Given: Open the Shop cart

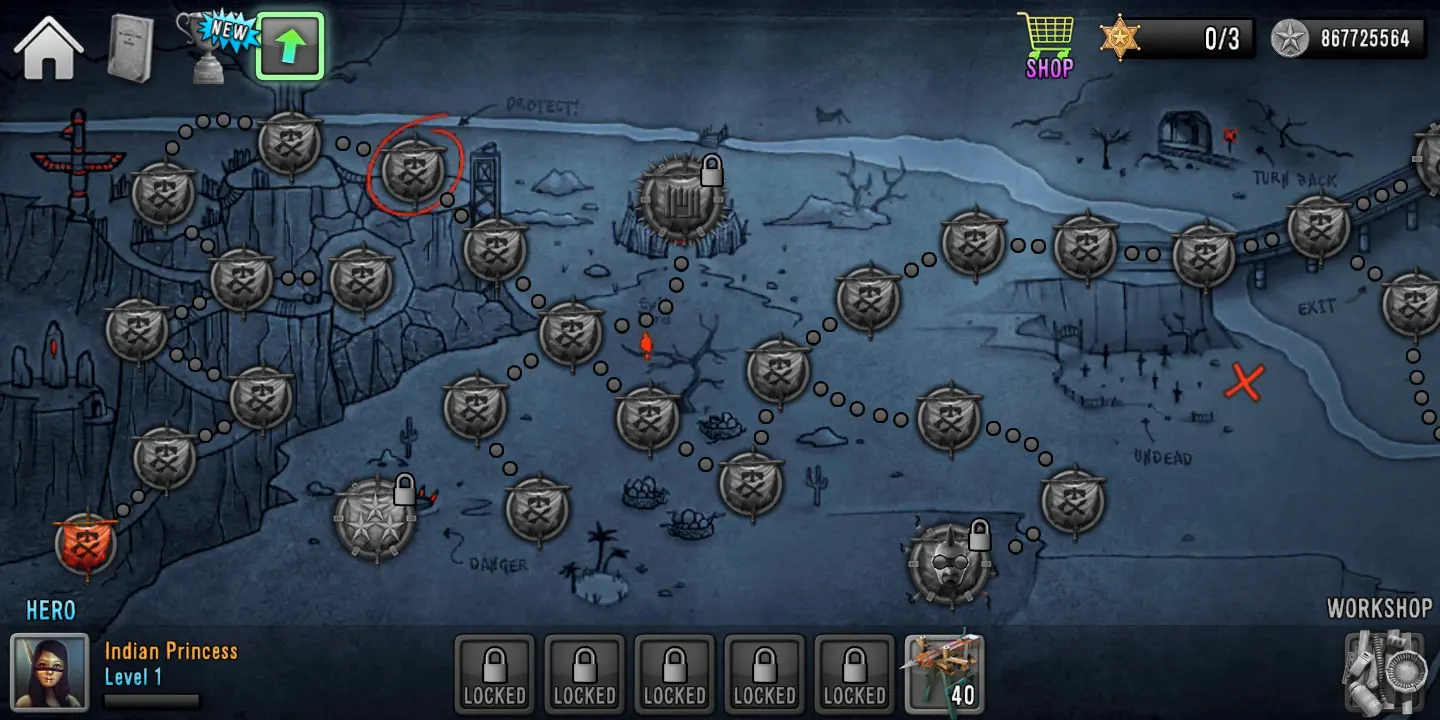Looking at the screenshot, I should (1048, 45).
